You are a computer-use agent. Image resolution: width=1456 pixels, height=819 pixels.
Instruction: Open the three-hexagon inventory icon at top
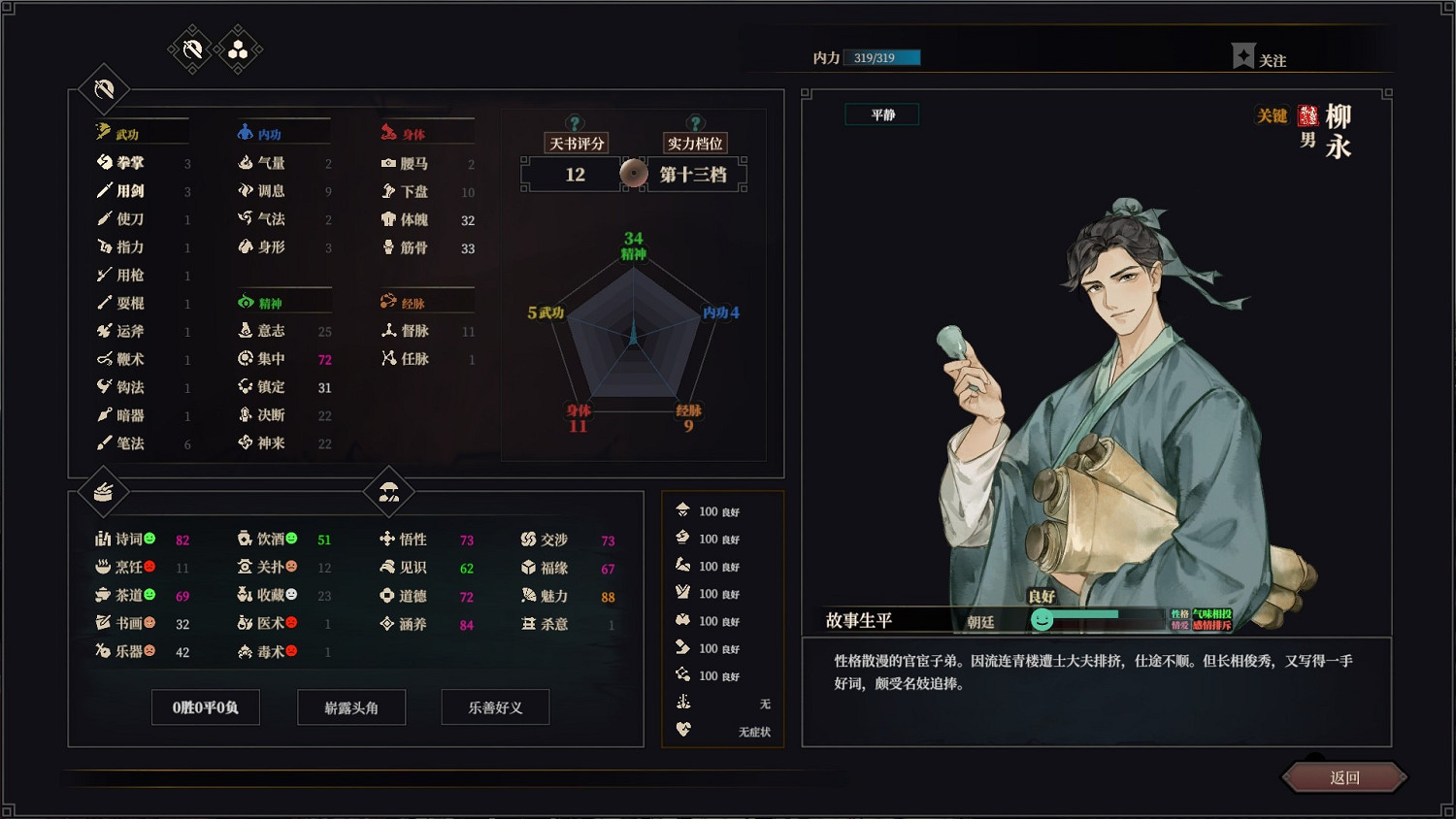coord(236,48)
